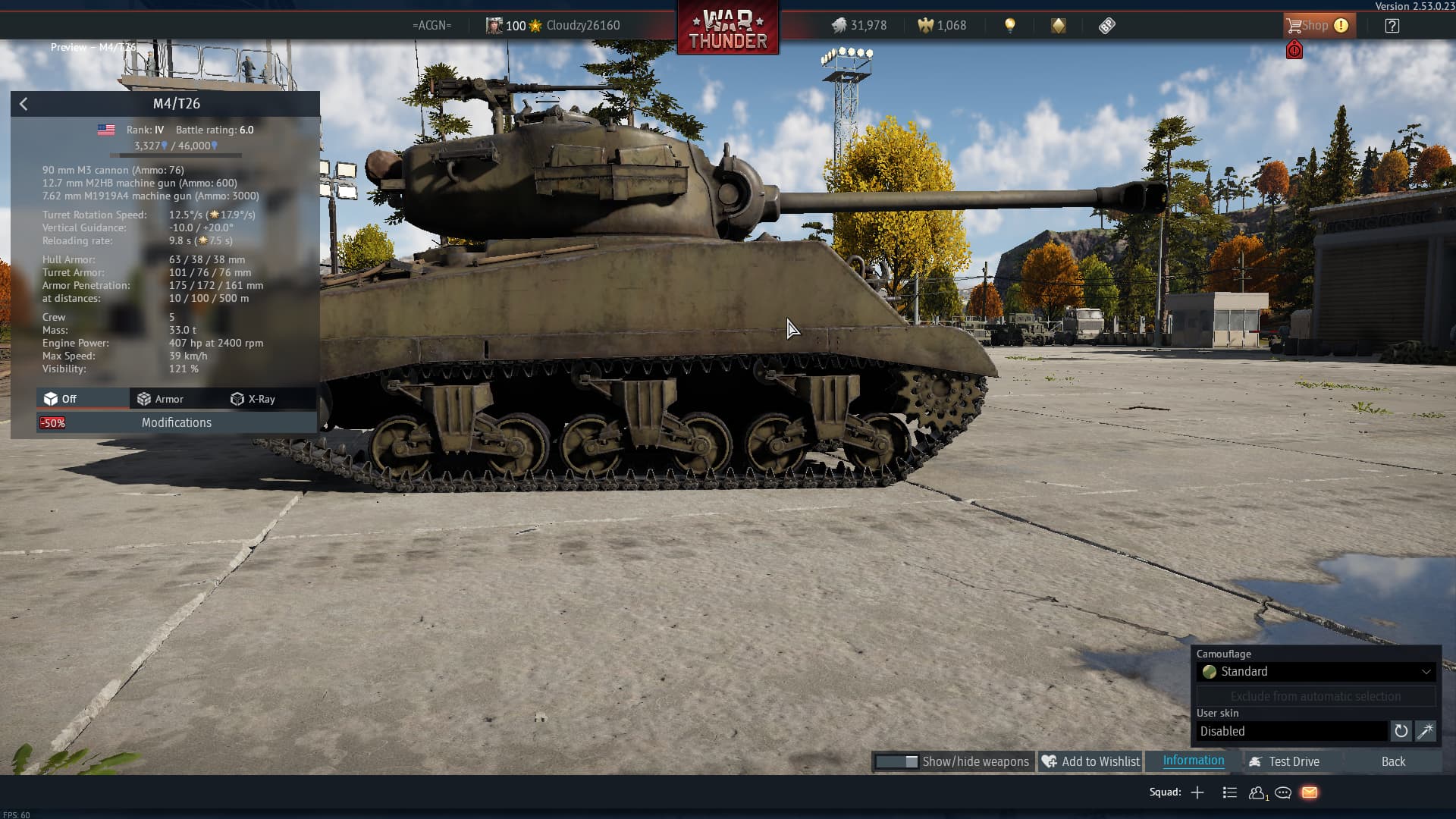This screenshot has height=819, width=1456.
Task: Open the chat speech bubble icon
Action: point(1283,792)
